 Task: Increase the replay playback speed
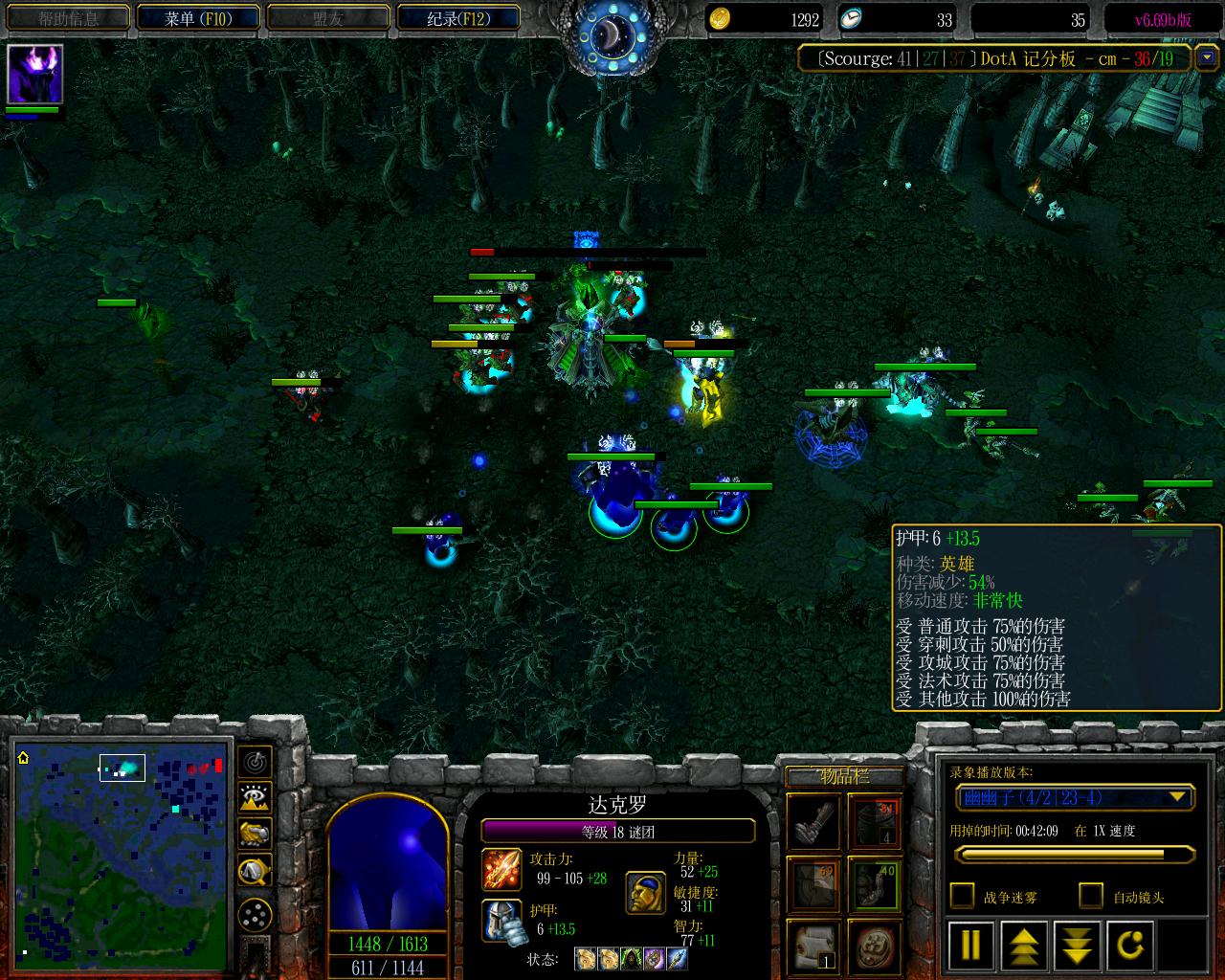1023,945
